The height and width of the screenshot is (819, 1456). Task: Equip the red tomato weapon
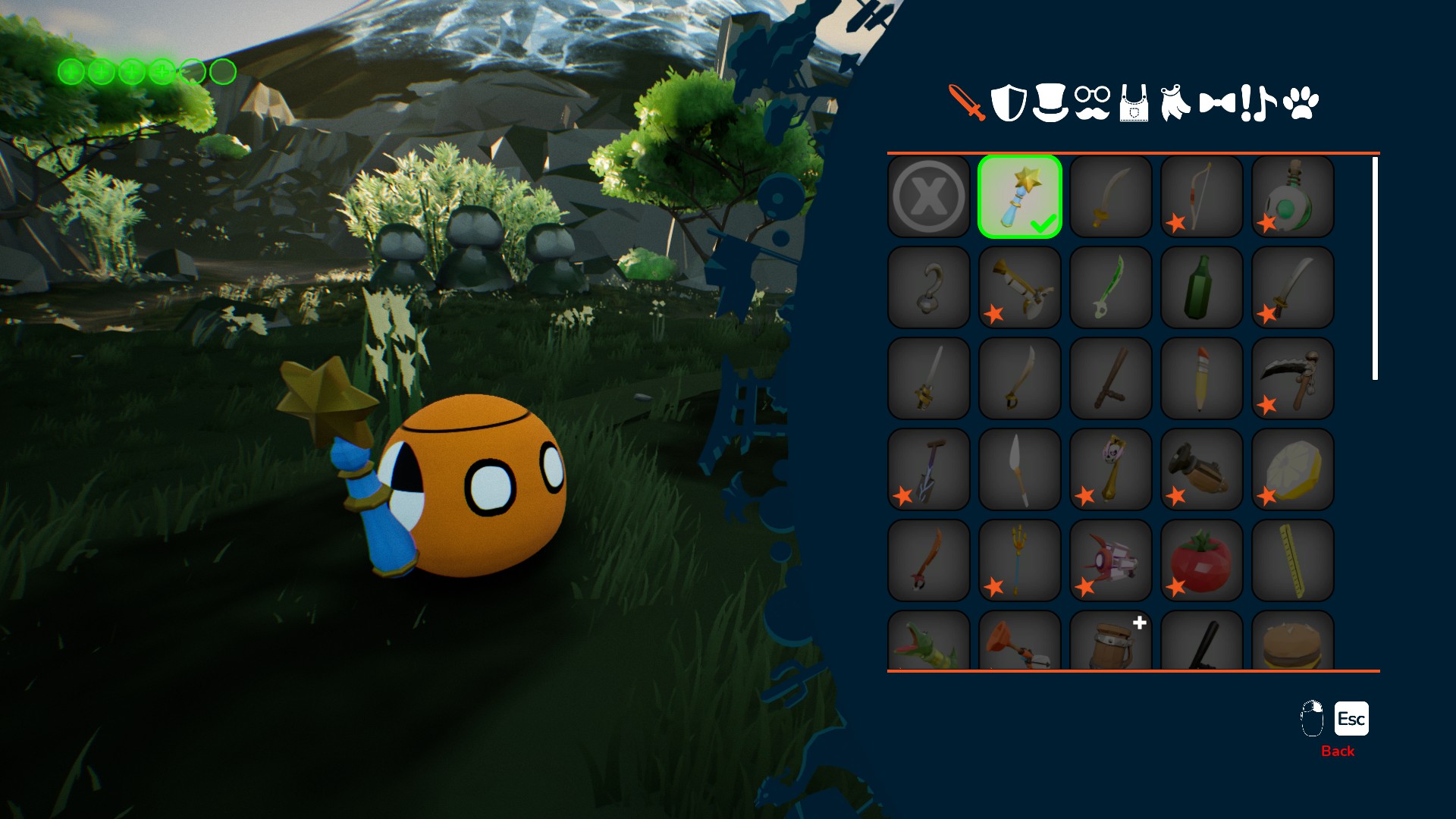click(x=1202, y=560)
